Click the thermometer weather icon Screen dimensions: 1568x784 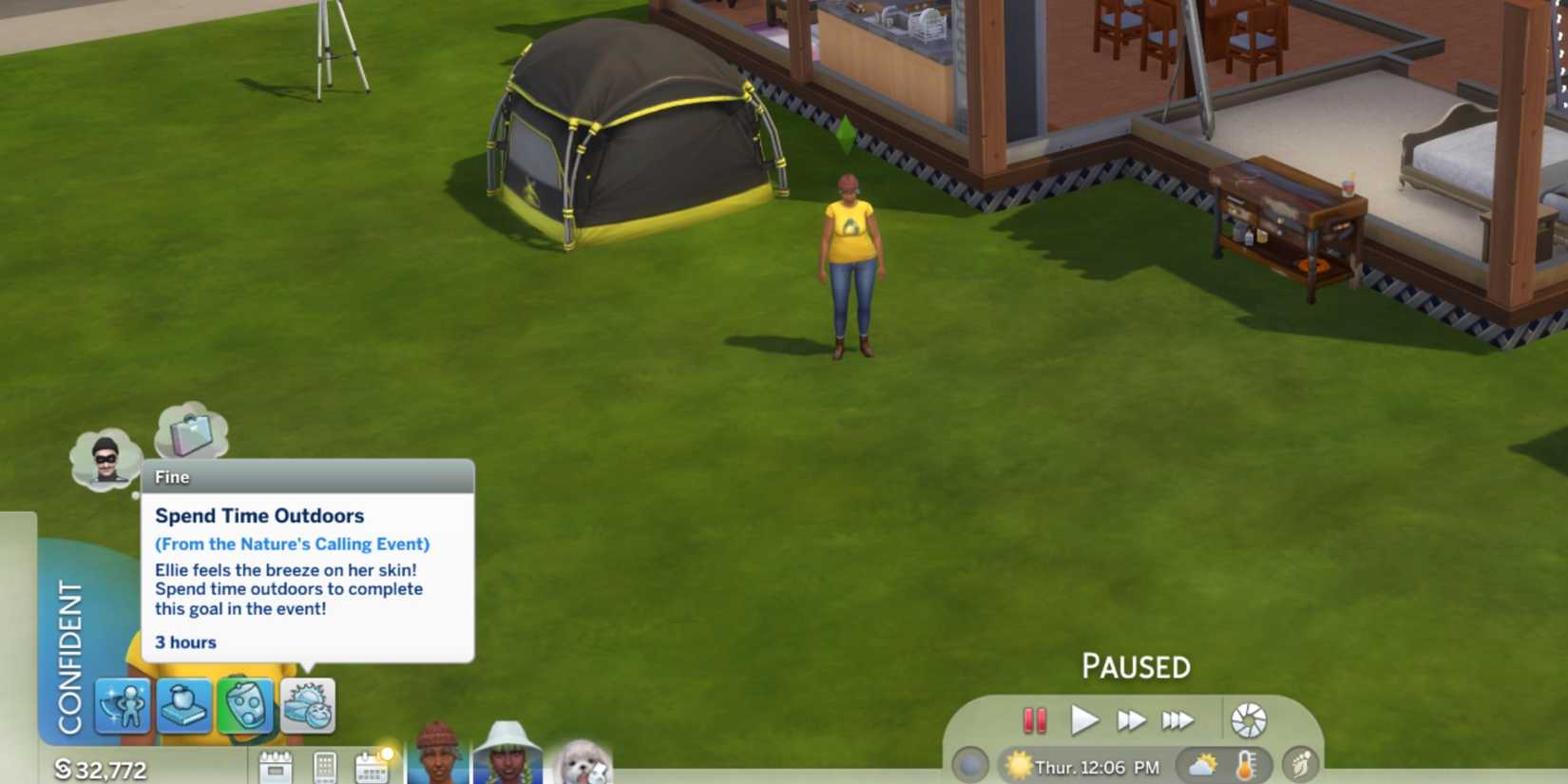(1246, 766)
